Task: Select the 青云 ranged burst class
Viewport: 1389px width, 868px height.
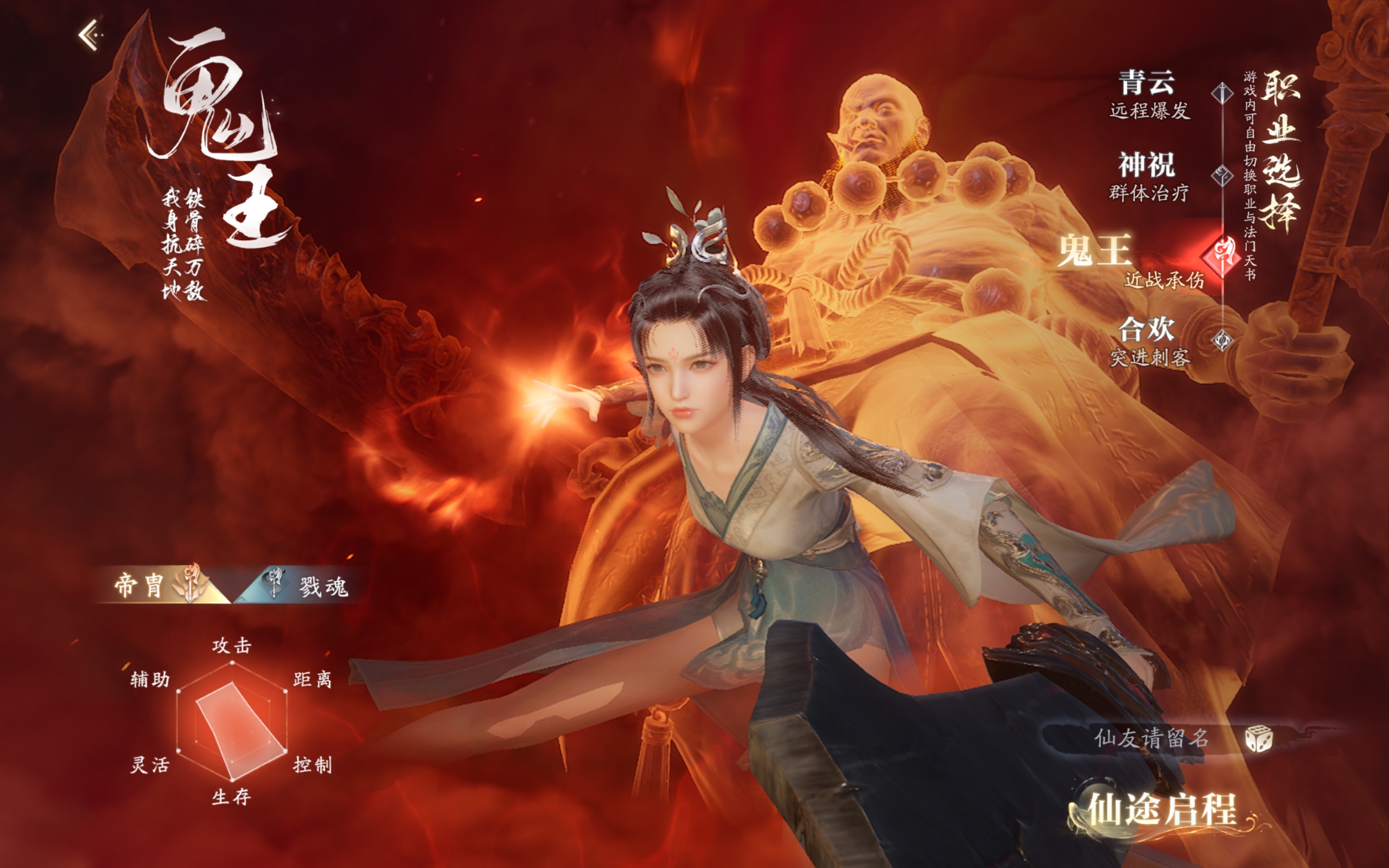Action: pos(1149,94)
